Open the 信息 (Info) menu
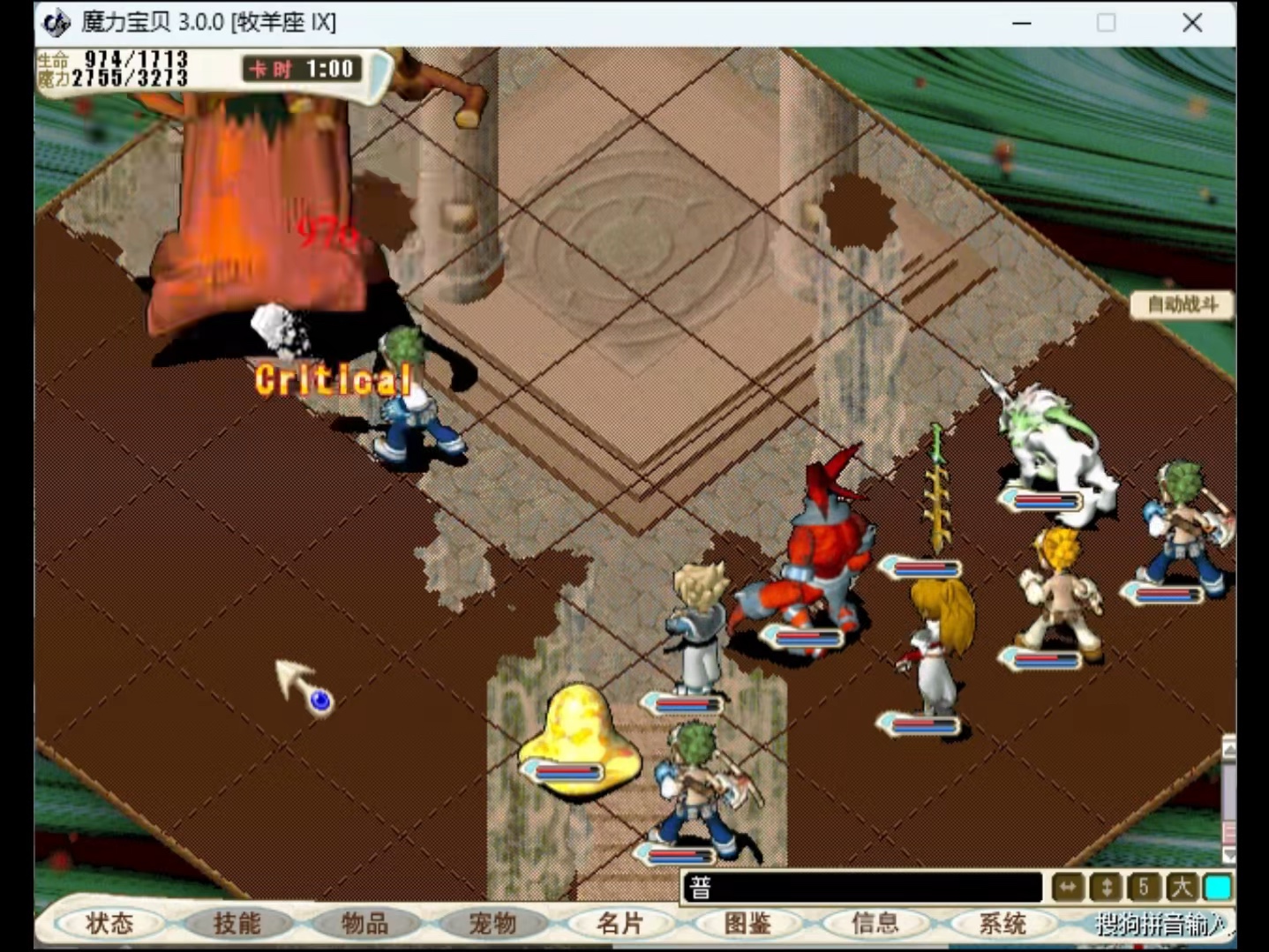This screenshot has width=1269, height=952. click(x=875, y=924)
